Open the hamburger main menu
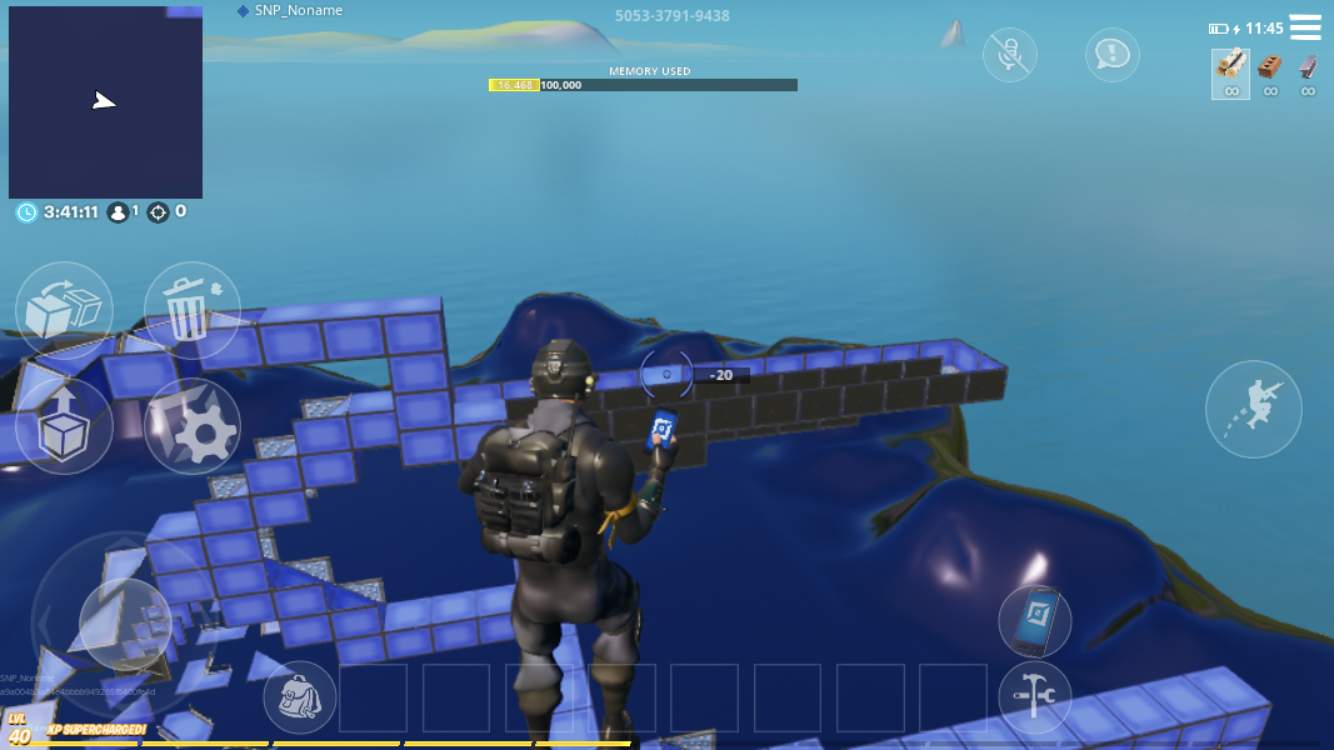Screen dimensions: 1334x750 (1306, 27)
